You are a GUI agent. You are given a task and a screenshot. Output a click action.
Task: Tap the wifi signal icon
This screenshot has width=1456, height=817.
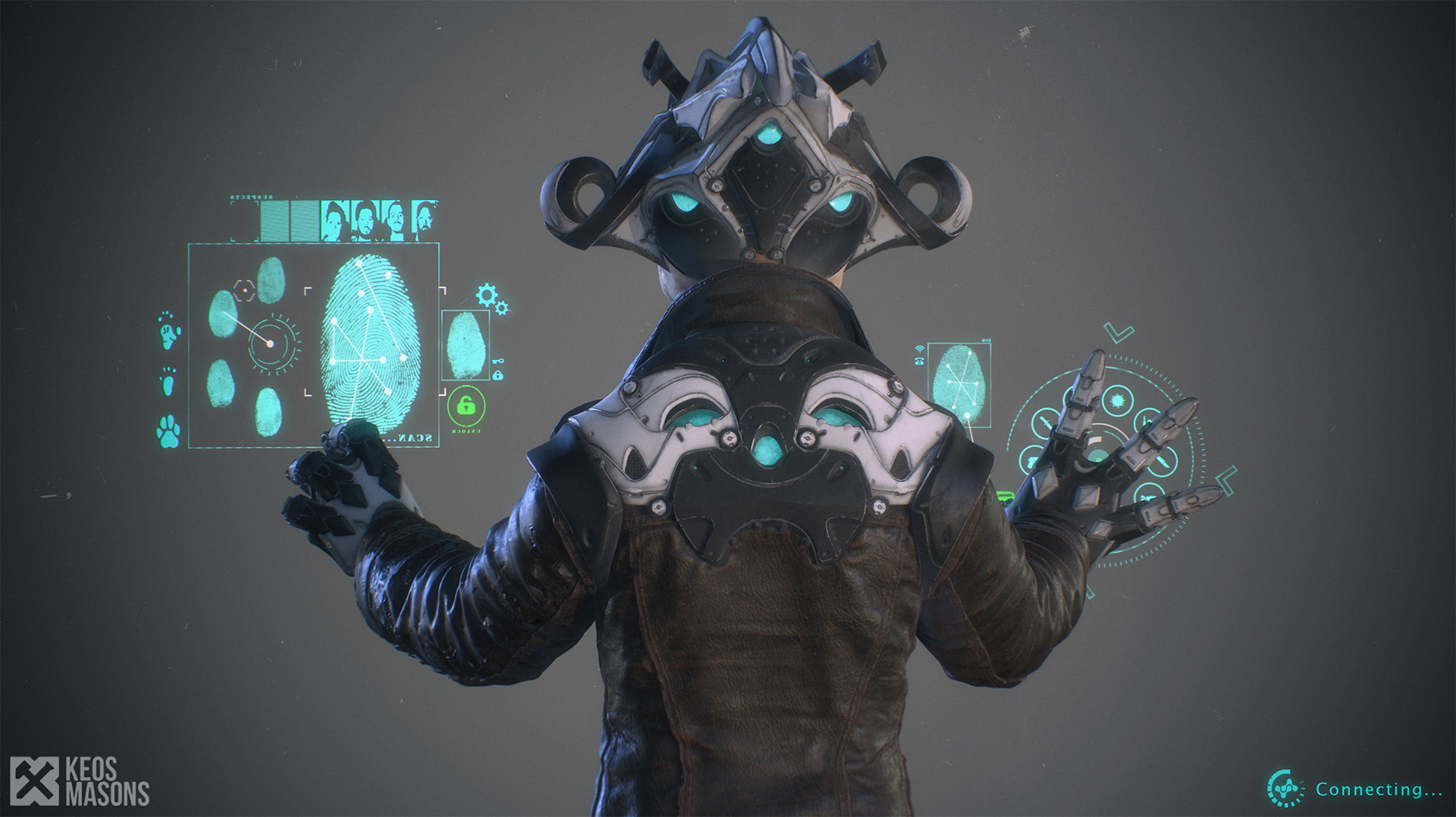click(x=919, y=349)
